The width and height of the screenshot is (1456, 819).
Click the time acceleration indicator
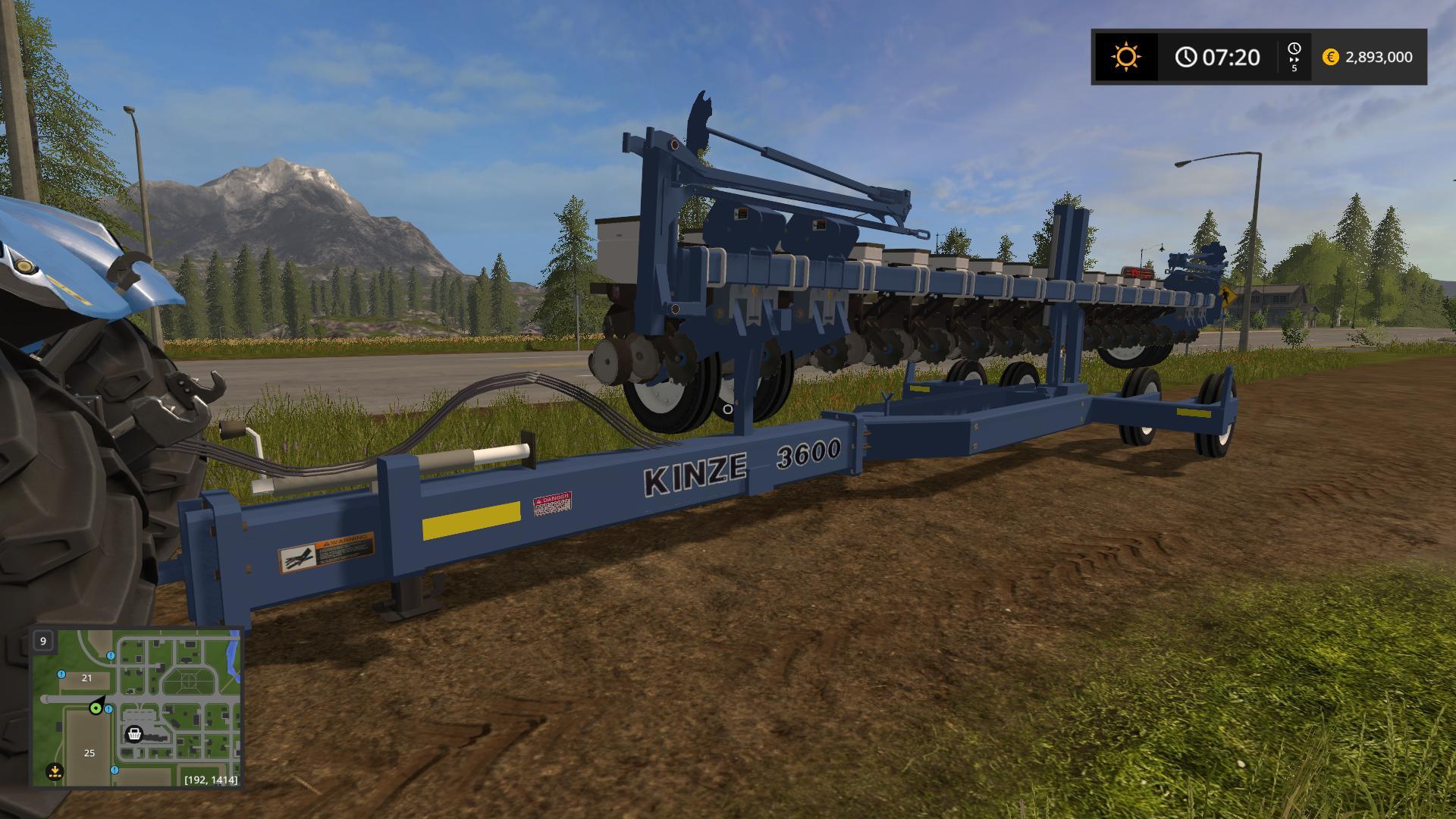click(1294, 57)
